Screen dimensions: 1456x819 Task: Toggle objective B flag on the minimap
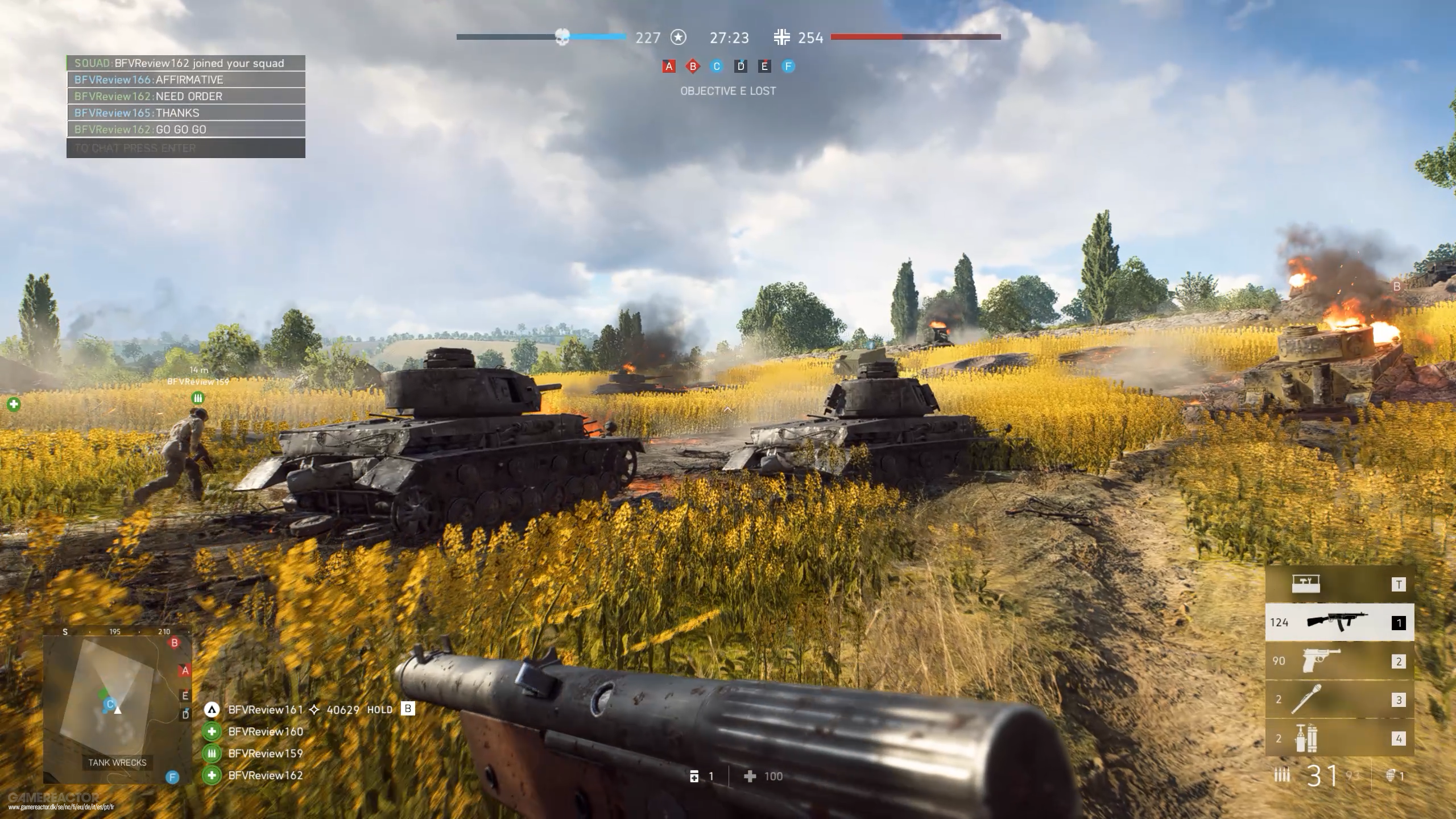tap(173, 642)
